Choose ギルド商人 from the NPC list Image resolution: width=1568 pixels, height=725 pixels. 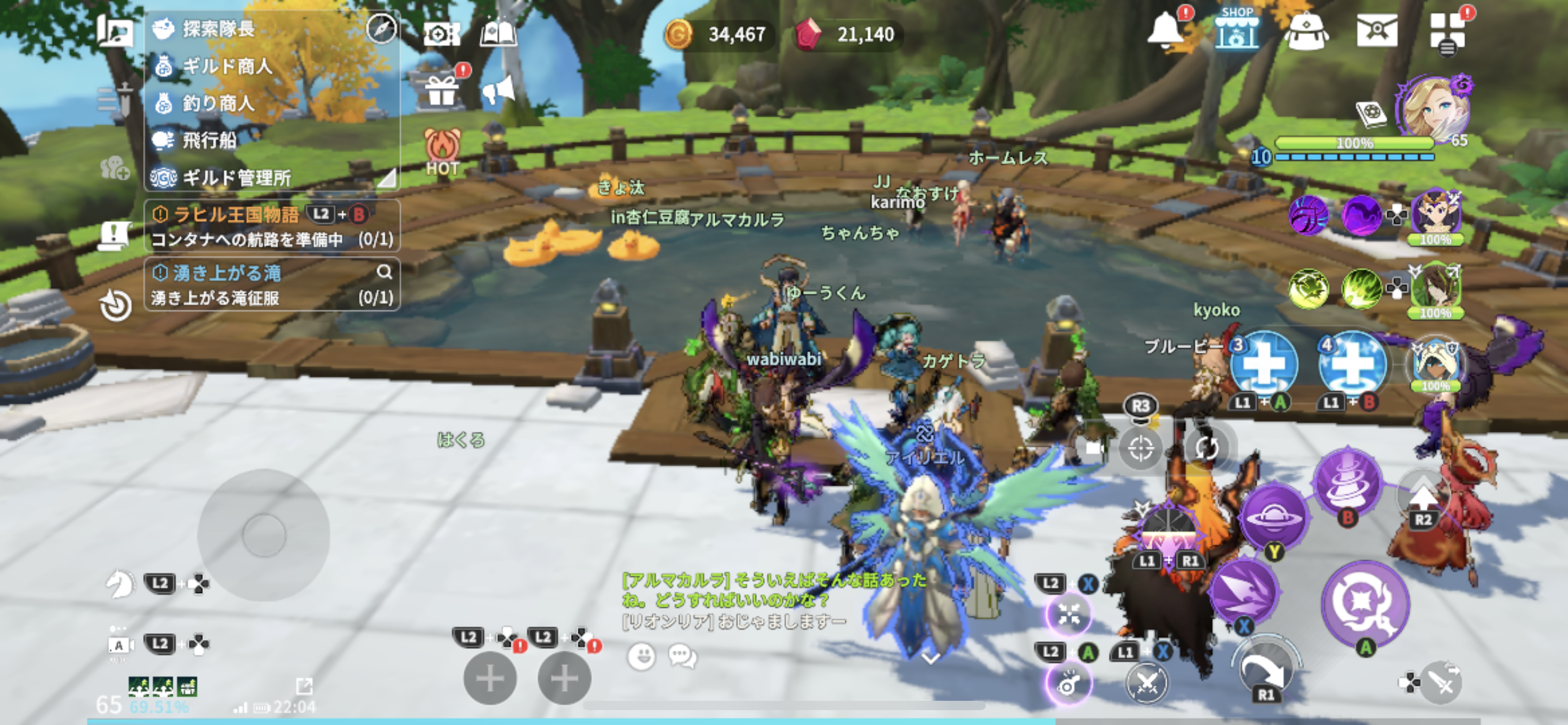tap(227, 66)
